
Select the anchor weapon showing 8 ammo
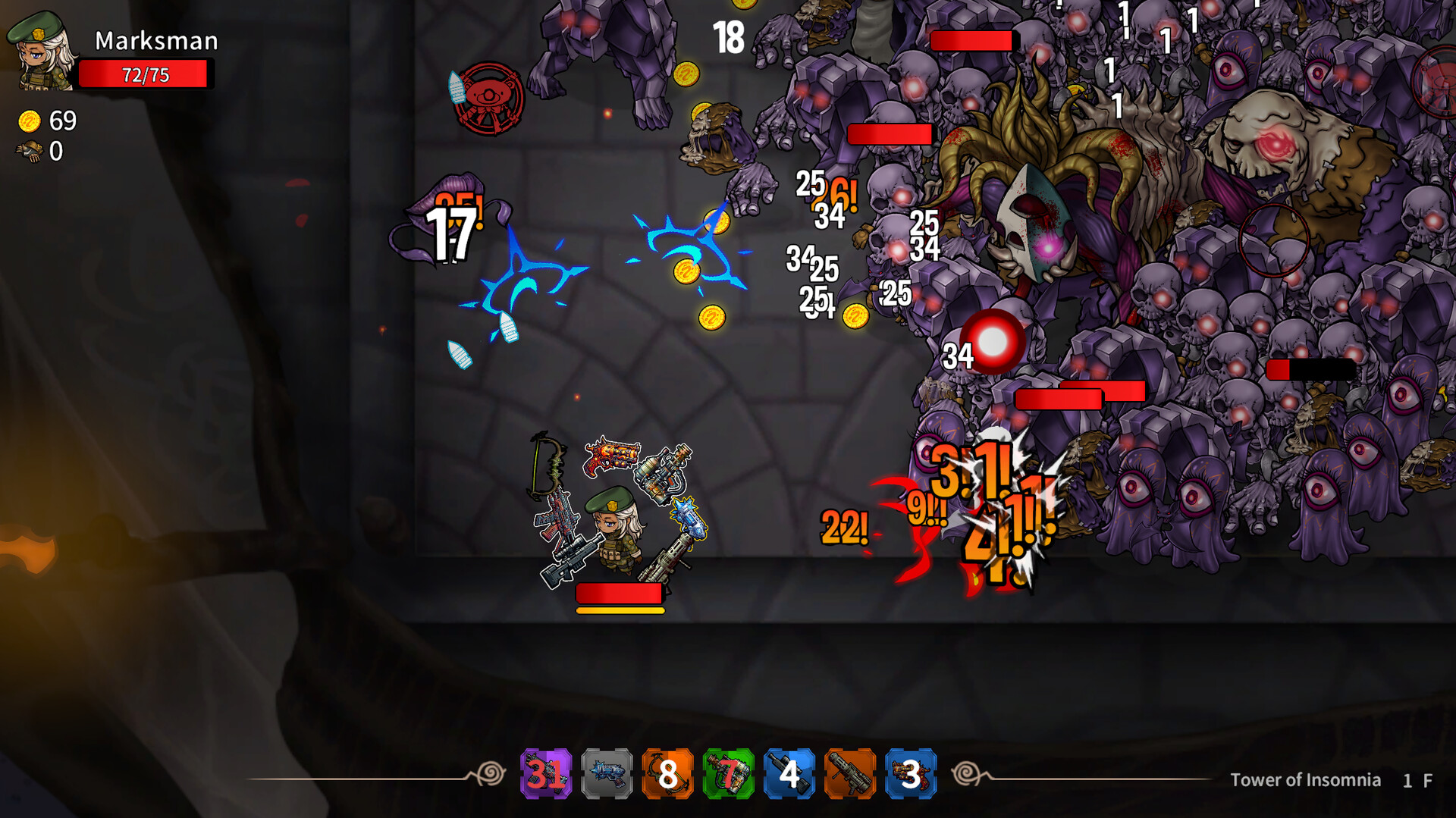click(x=667, y=775)
